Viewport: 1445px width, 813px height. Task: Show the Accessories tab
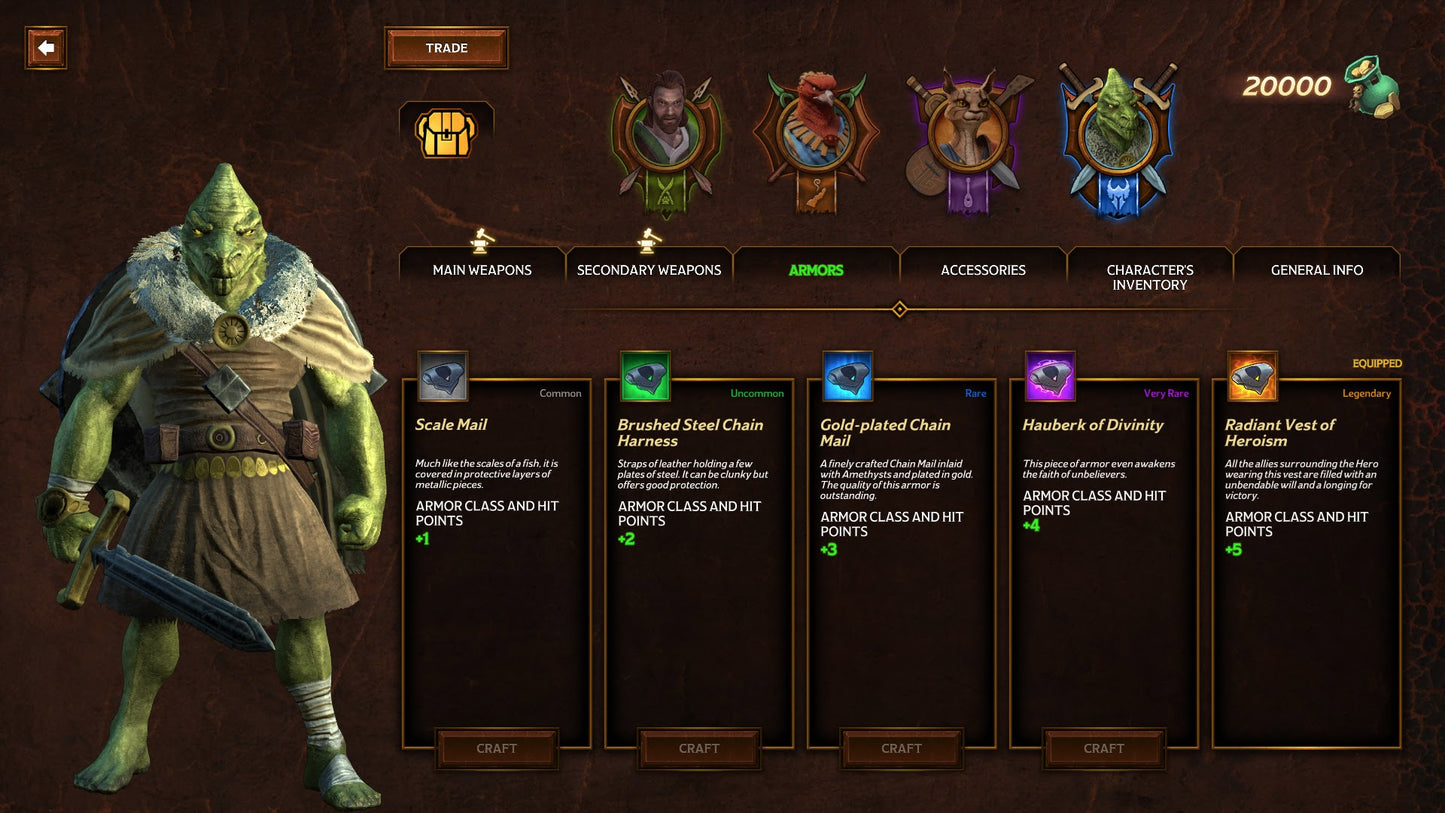coord(983,270)
